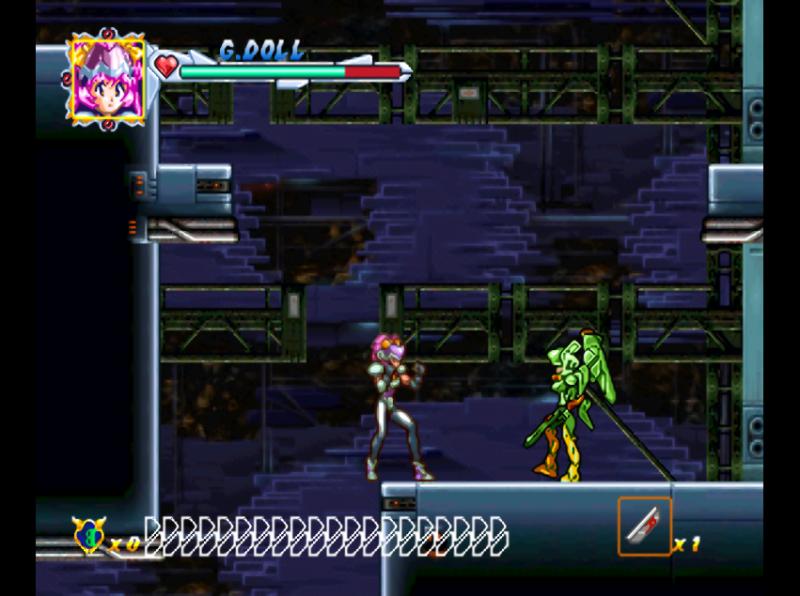800x596 pixels.
Task: Click the pink-haired G.DOLL character portrait
Action: tap(106, 76)
